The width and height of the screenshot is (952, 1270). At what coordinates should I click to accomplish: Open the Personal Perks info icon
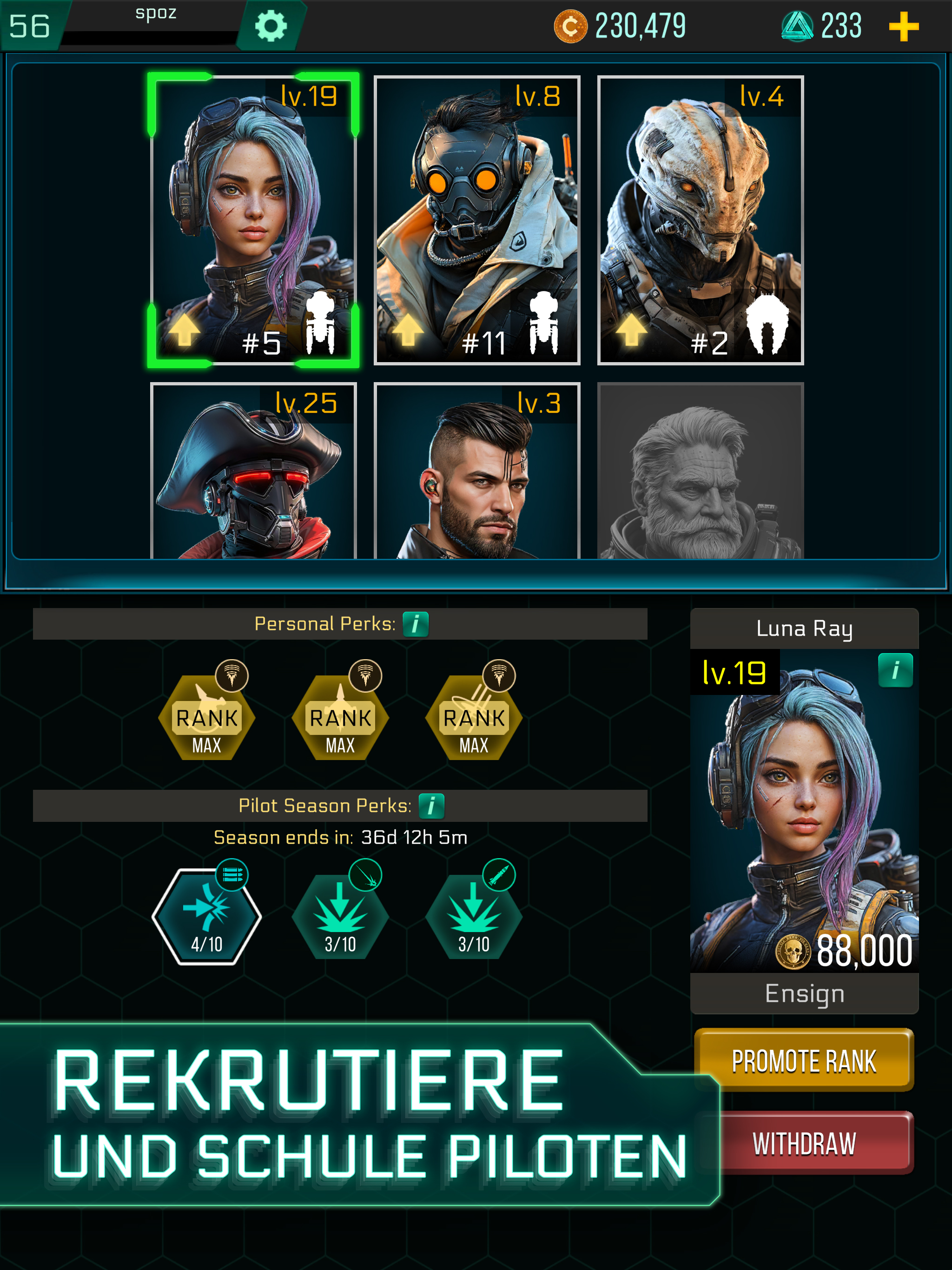[x=416, y=623]
